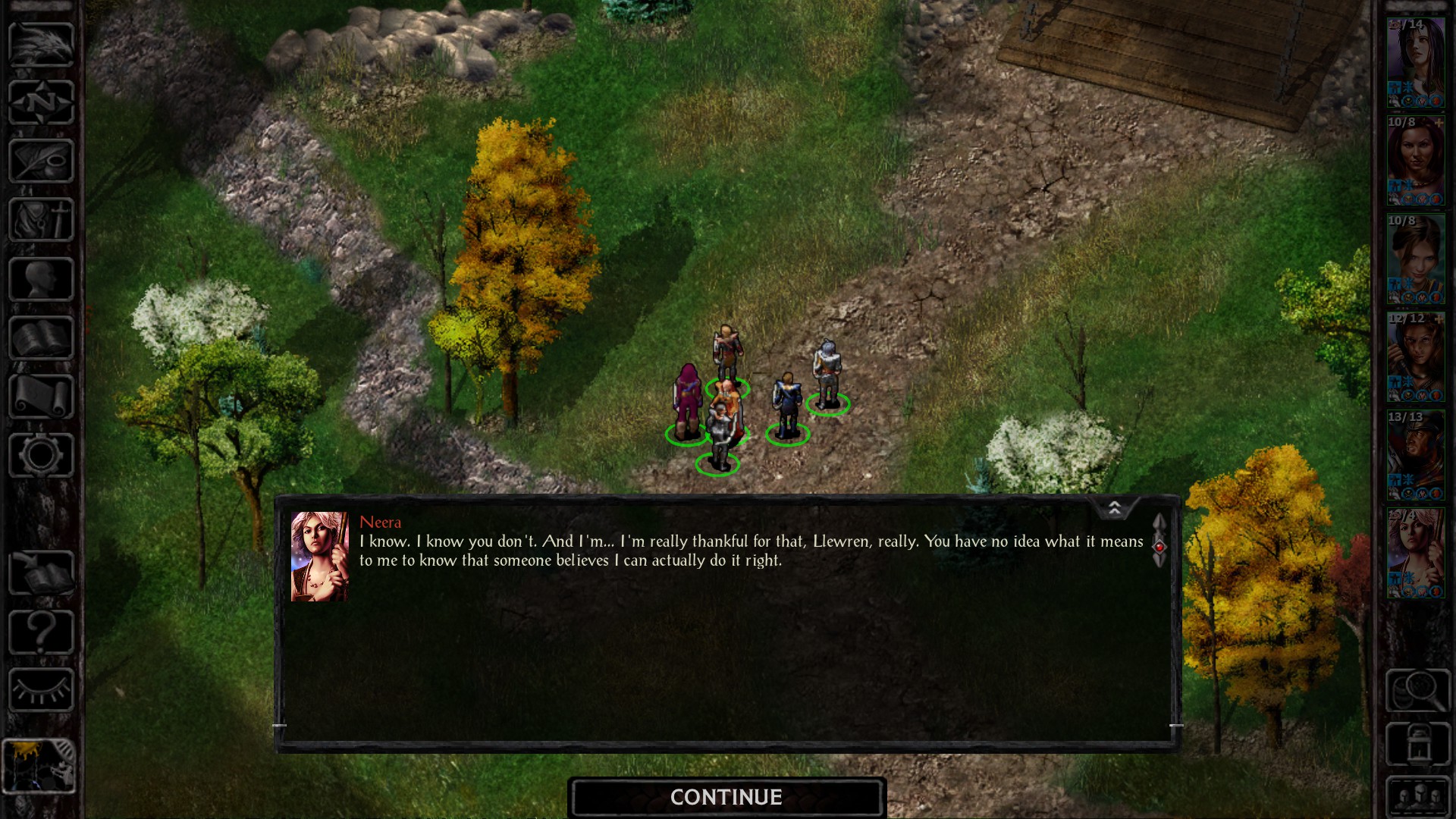Image resolution: width=1456 pixels, height=819 pixels.
Task: Expand the dialogue box using the double chevron
Action: 1114,506
